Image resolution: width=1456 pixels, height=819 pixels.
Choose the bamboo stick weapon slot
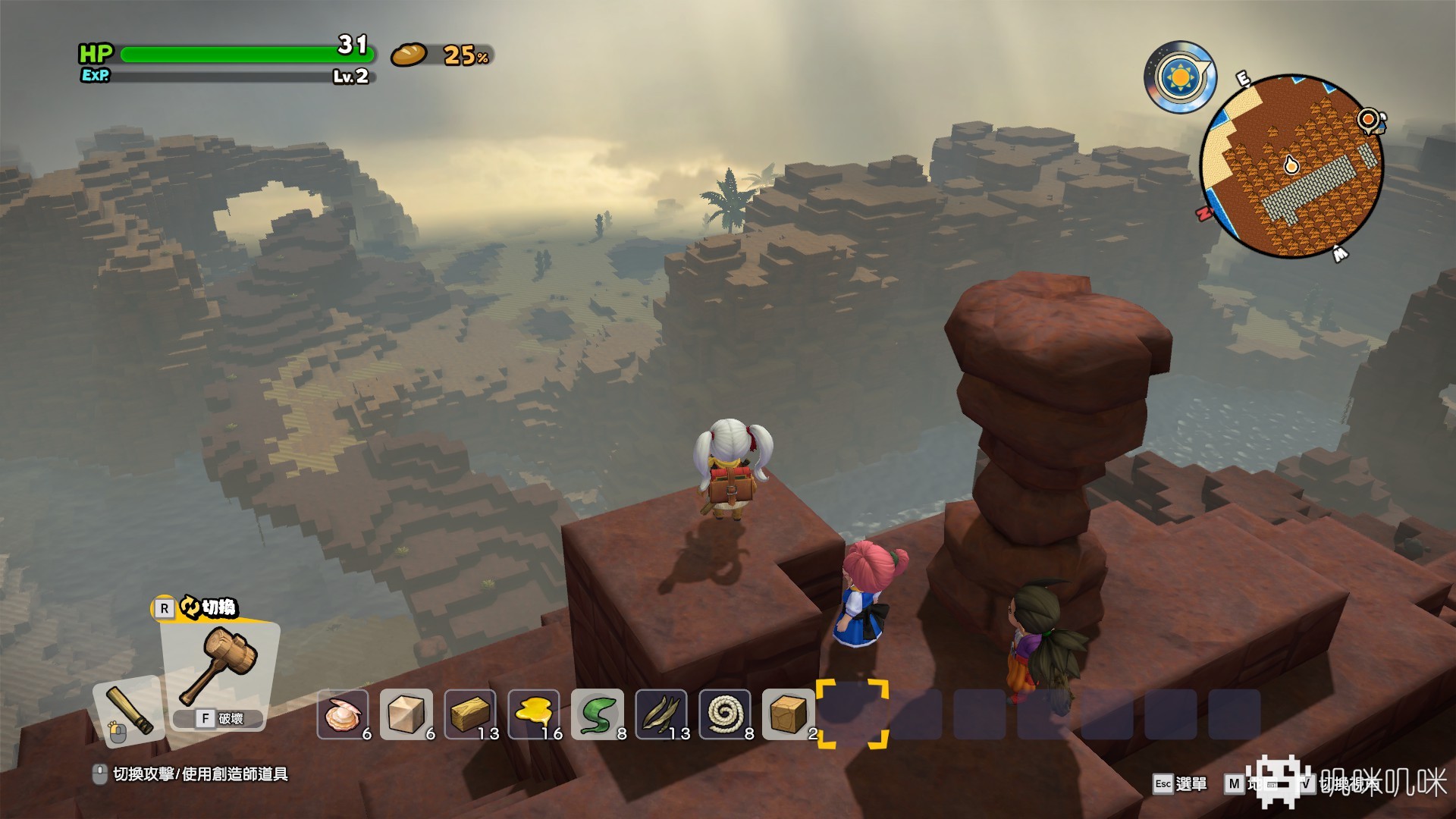129,711
